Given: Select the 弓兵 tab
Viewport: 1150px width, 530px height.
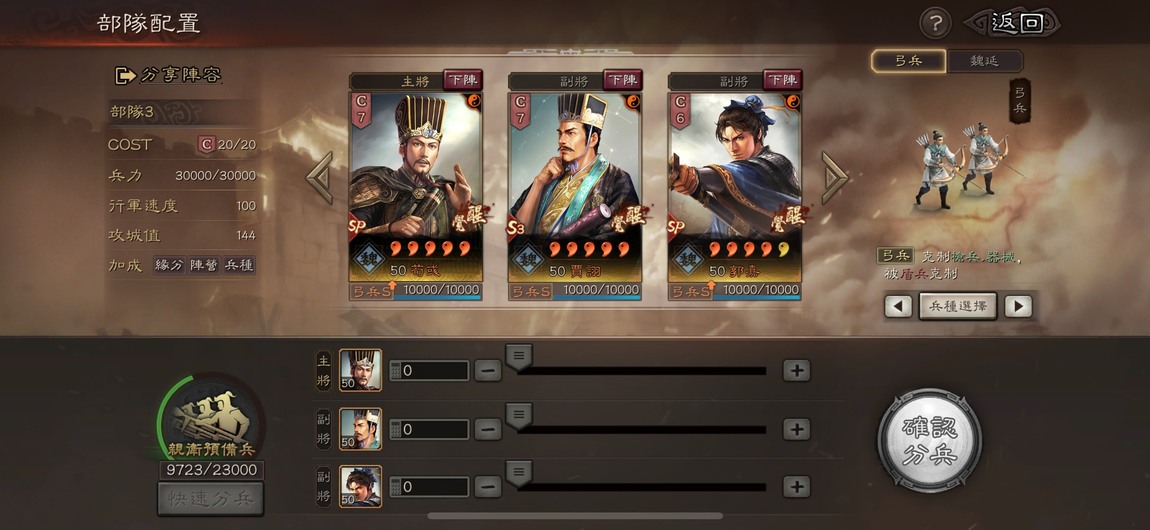Looking at the screenshot, I should coord(908,61).
